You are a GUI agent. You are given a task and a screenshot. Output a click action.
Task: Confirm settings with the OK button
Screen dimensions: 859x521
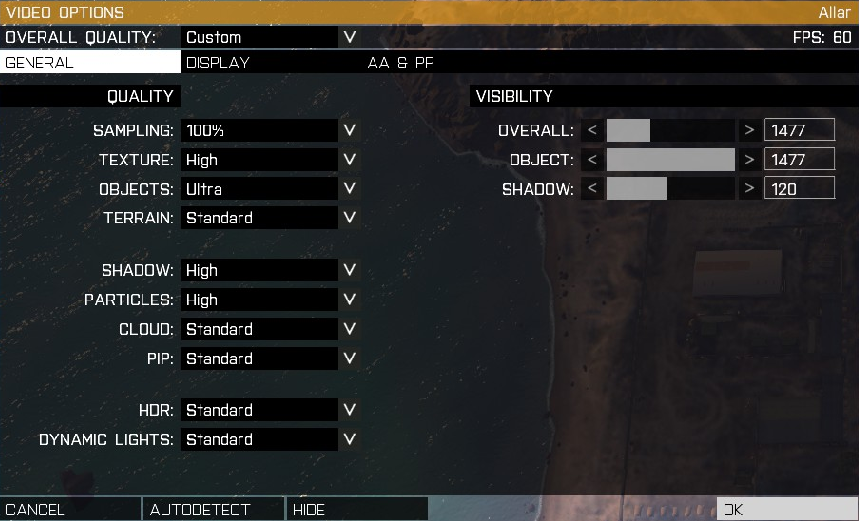coord(786,509)
